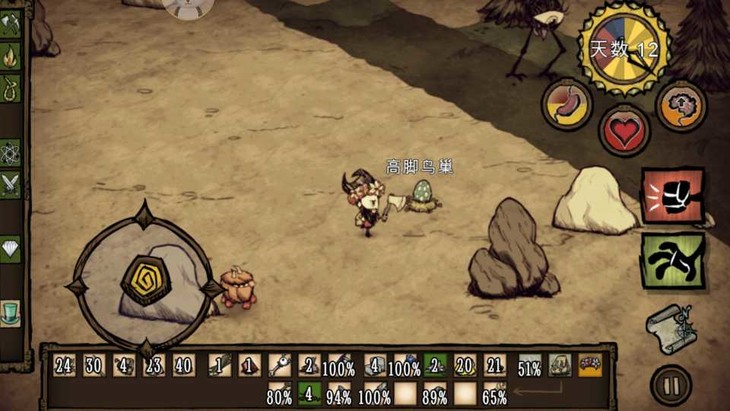Select the second-row item at 65% durability

[494, 393]
